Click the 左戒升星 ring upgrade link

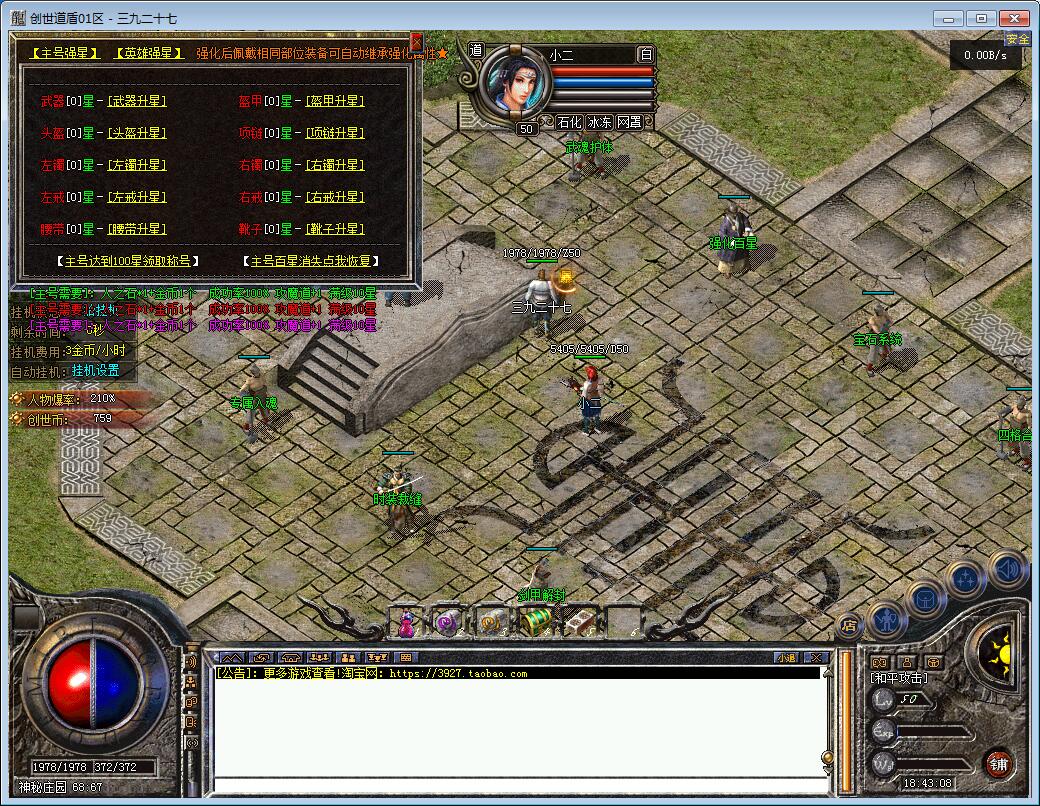[x=137, y=197]
